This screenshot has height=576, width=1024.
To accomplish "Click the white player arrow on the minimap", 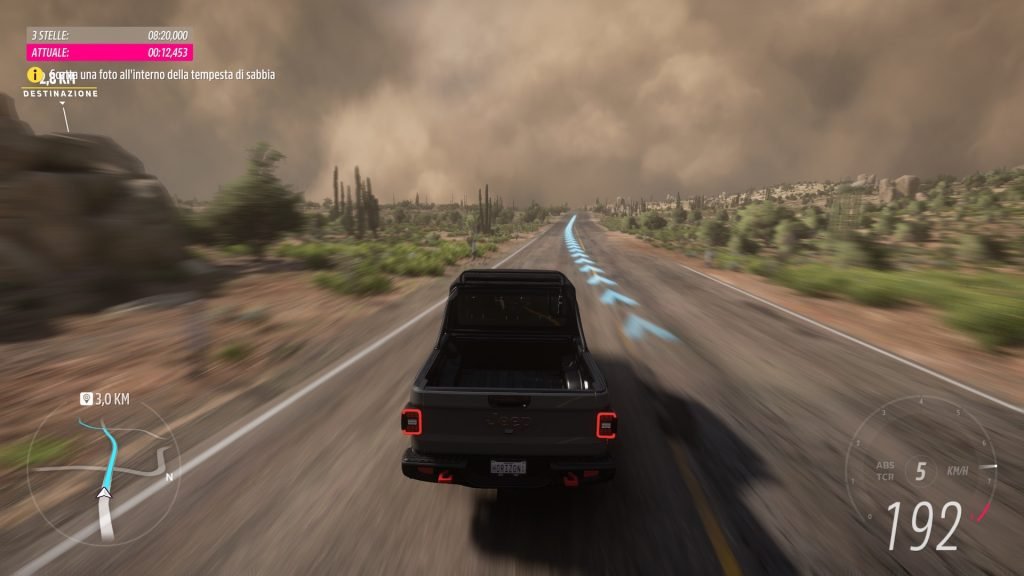I will (x=104, y=491).
